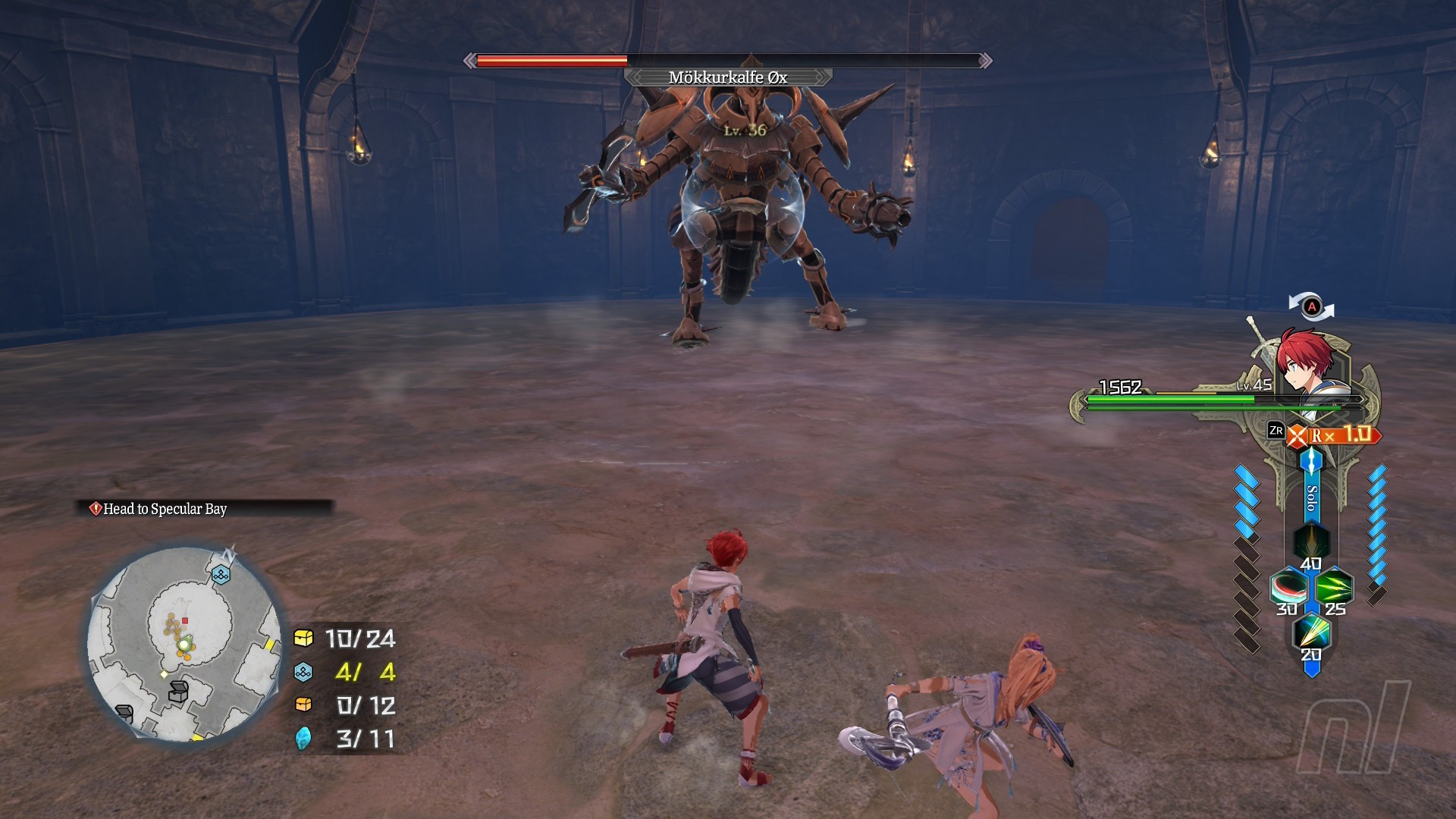
Task: Click the red enemy square on minimap
Action: click(185, 621)
